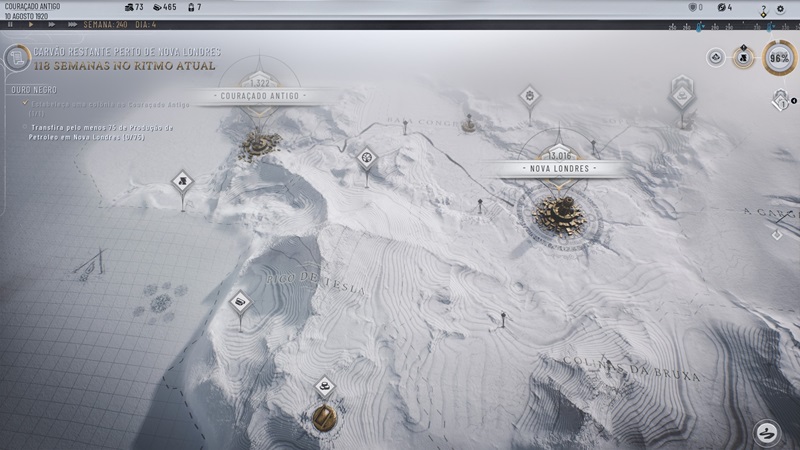
Task: Select the bowl map marker near Pico de Tesla
Action: (239, 301)
